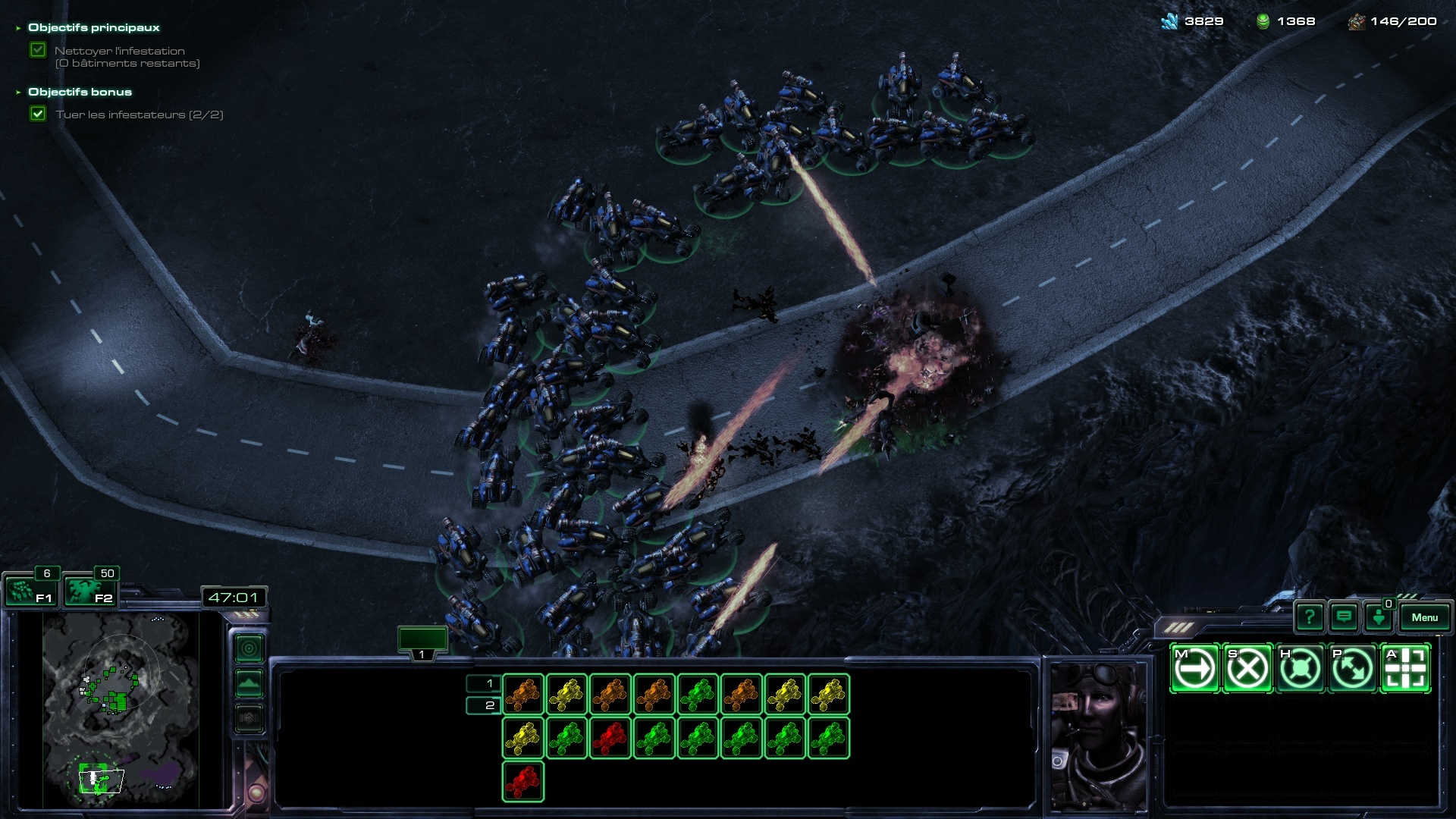Open the help question mark panel
Image resolution: width=1456 pixels, height=819 pixels.
tap(1310, 617)
